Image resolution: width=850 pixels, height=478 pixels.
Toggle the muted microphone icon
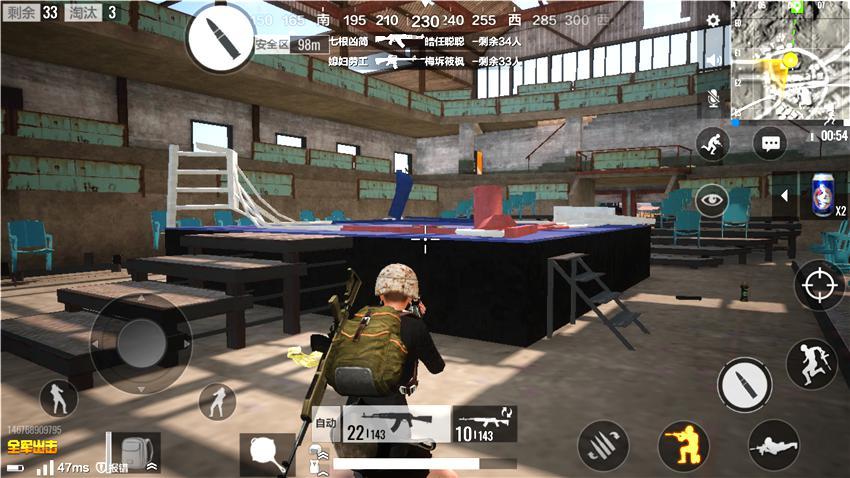[x=713, y=98]
